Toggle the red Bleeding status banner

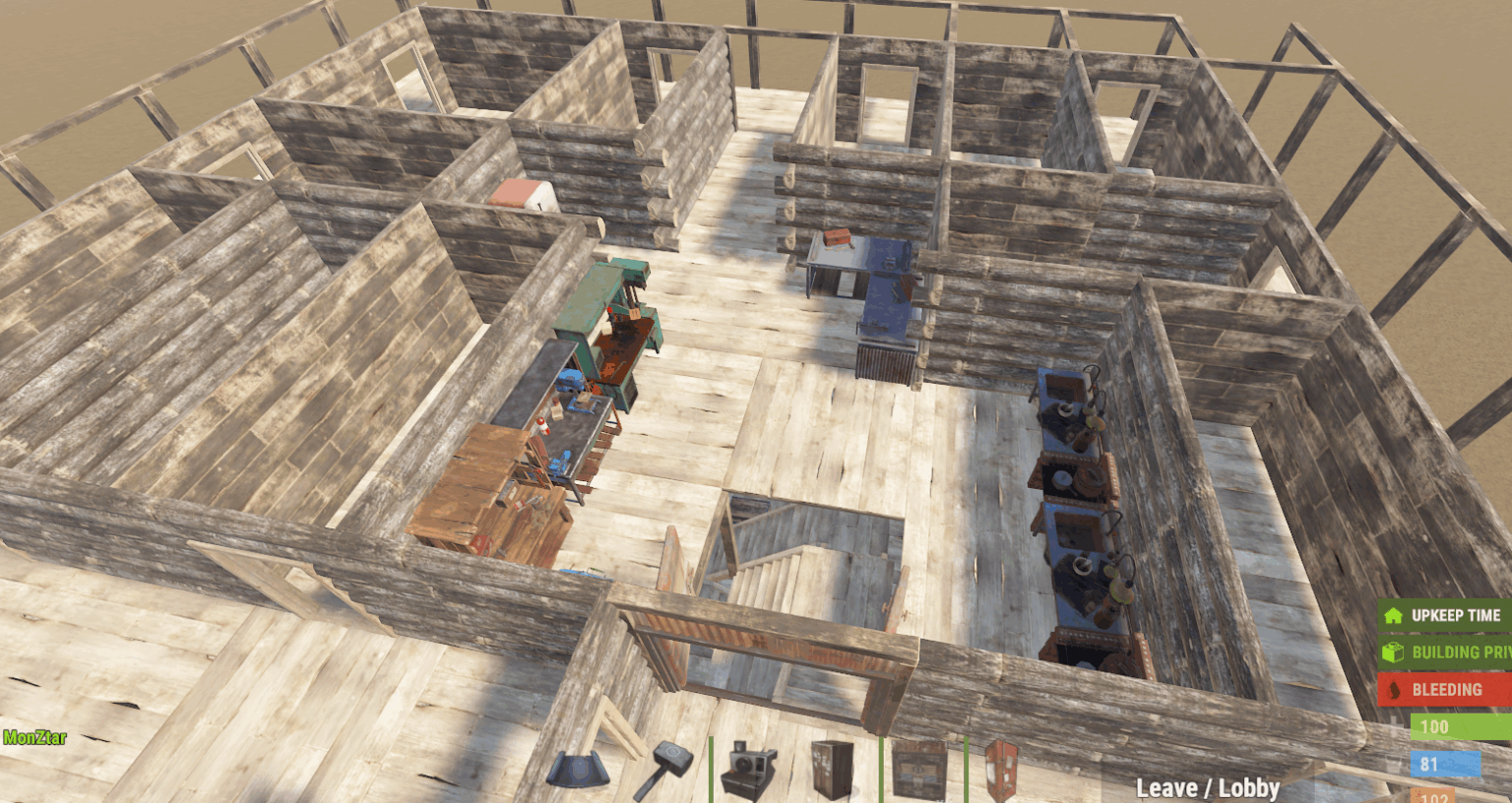1447,689
